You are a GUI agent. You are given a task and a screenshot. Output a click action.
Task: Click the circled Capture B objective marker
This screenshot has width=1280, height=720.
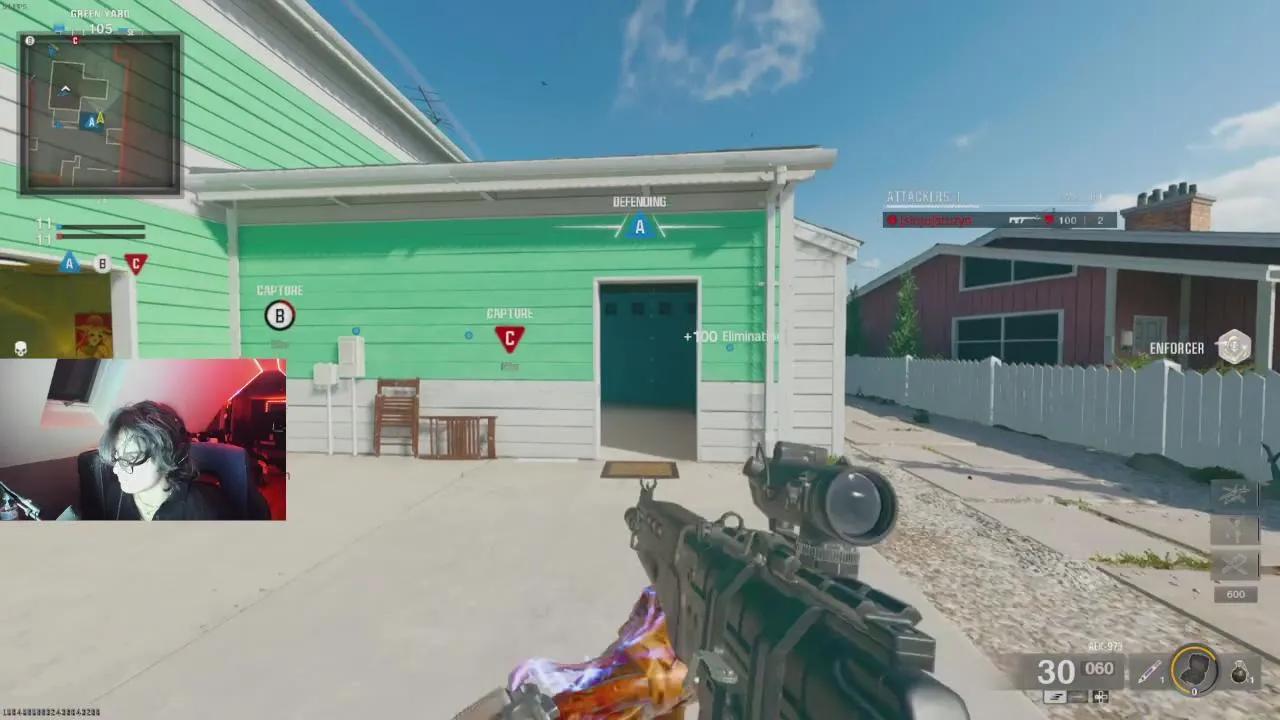click(x=279, y=315)
